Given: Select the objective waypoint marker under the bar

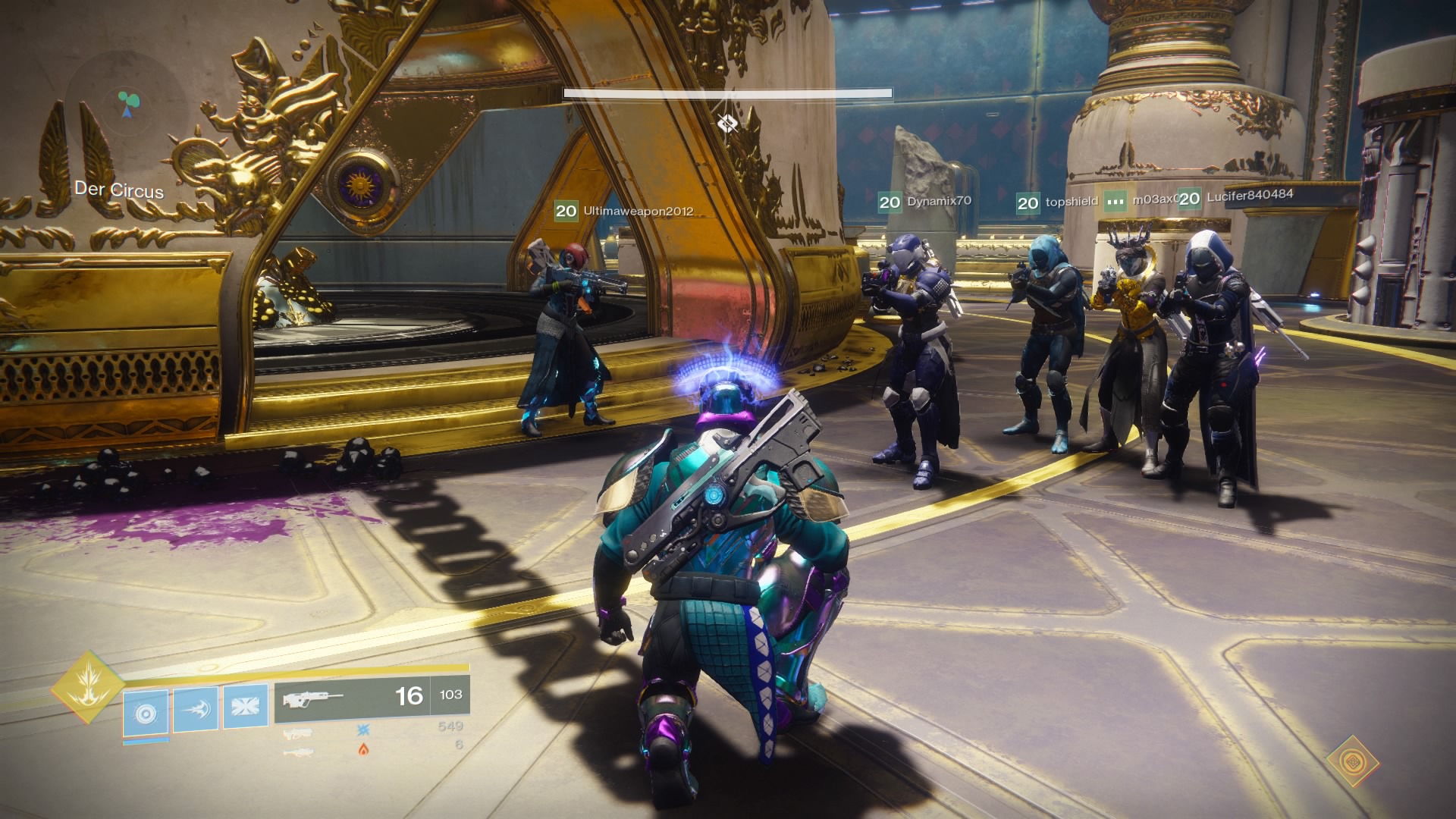Looking at the screenshot, I should (726, 122).
